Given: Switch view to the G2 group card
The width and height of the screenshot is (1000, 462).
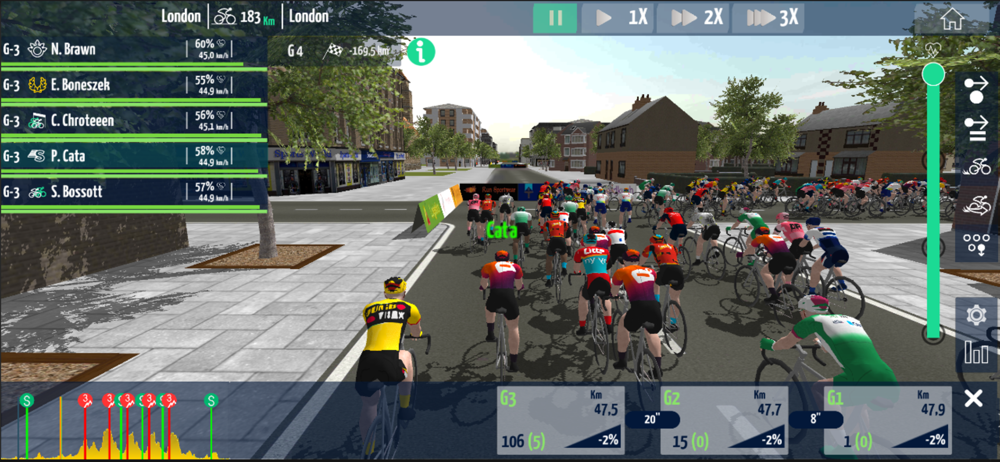Looking at the screenshot, I should 724,420.
